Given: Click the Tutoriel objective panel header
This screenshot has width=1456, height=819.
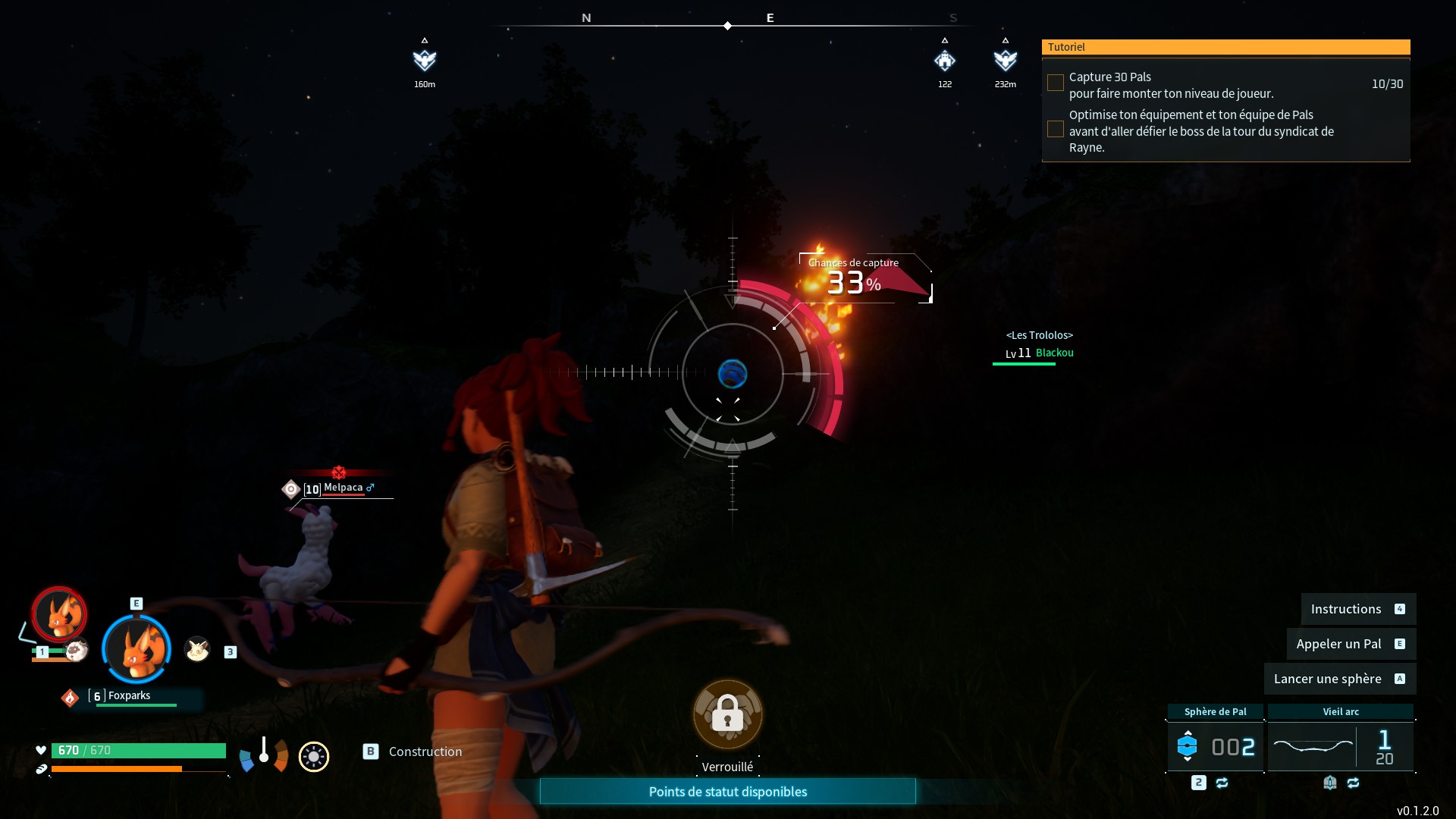Looking at the screenshot, I should point(1225,47).
